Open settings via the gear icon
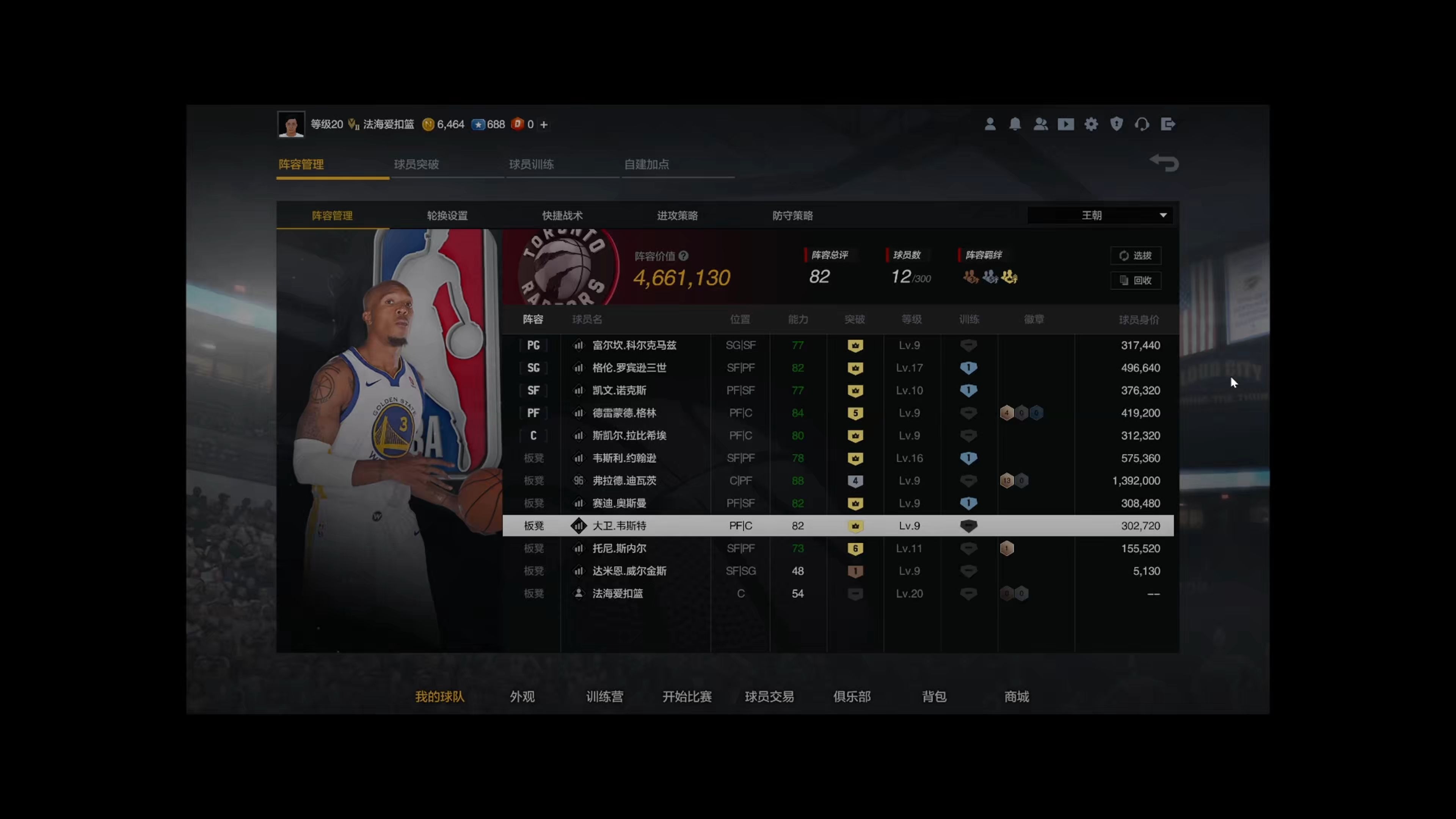The width and height of the screenshot is (1456, 819). pyautogui.click(x=1091, y=124)
